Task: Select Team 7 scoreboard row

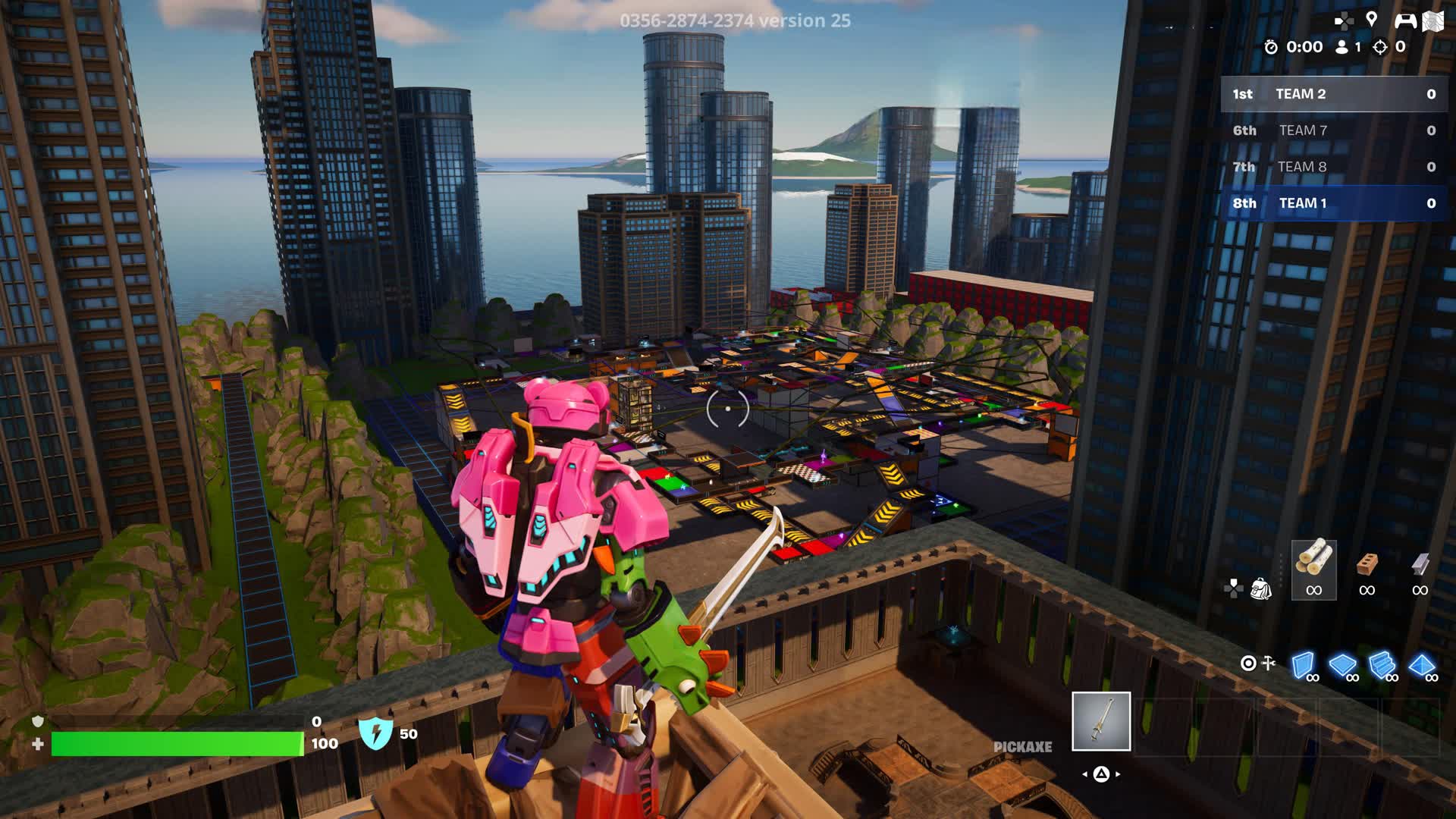Action: (x=1333, y=130)
